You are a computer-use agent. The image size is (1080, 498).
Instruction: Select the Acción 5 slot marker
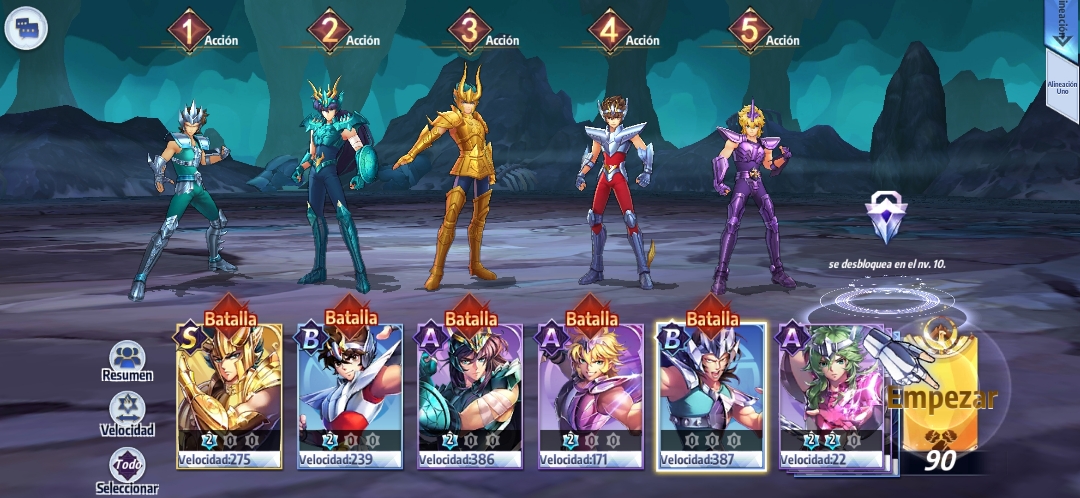[749, 33]
